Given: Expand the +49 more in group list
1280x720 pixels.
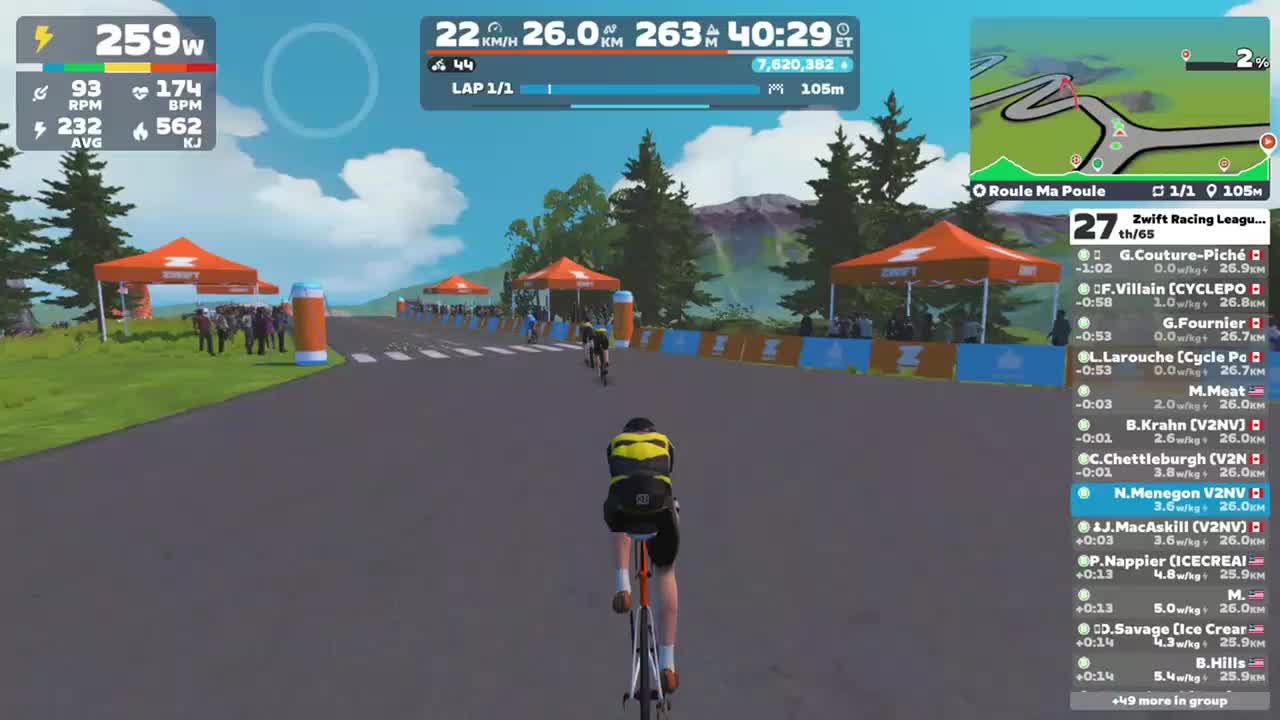Looking at the screenshot, I should click(x=1170, y=702).
